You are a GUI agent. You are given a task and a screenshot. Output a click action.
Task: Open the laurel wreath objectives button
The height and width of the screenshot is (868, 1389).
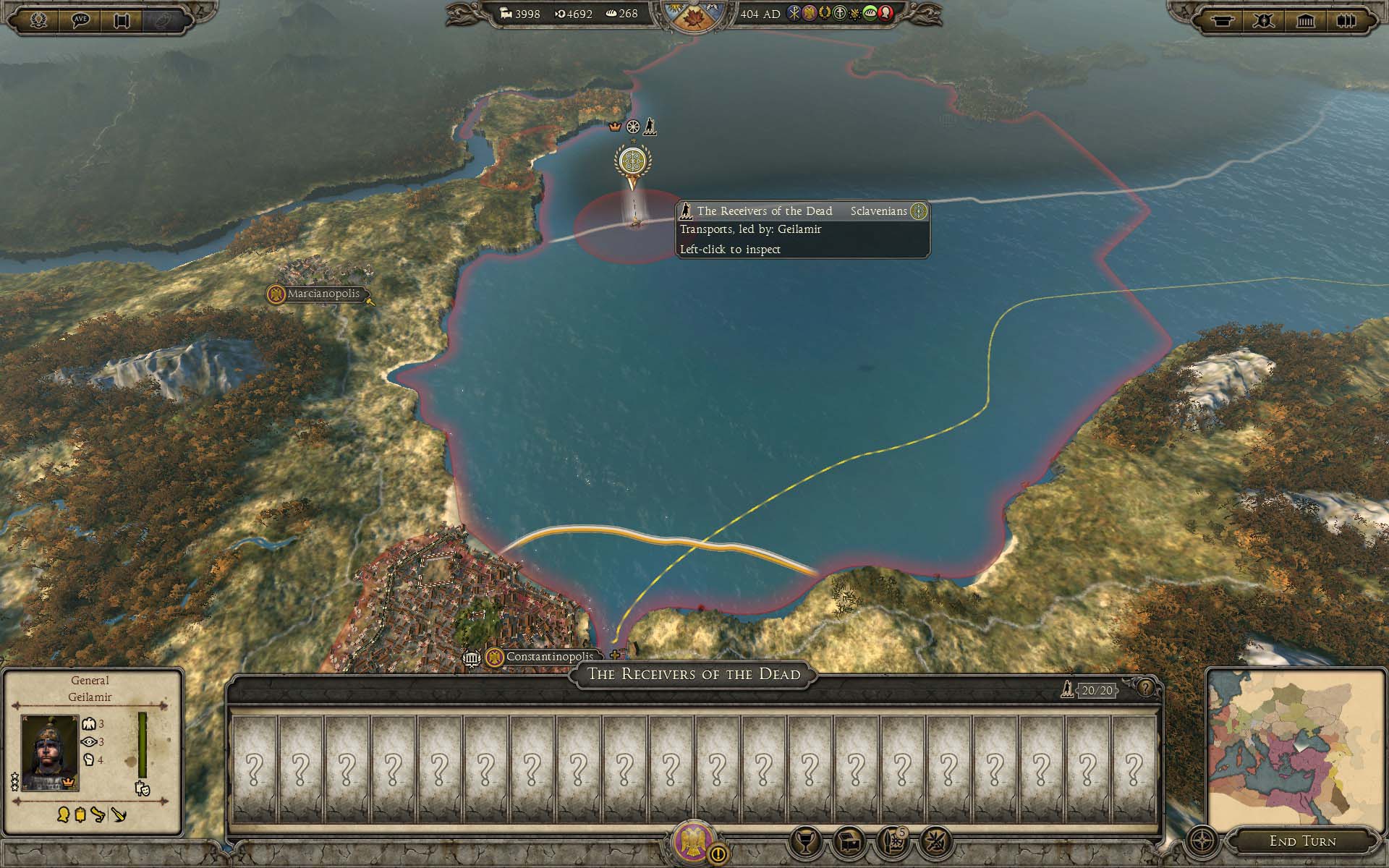(x=39, y=20)
